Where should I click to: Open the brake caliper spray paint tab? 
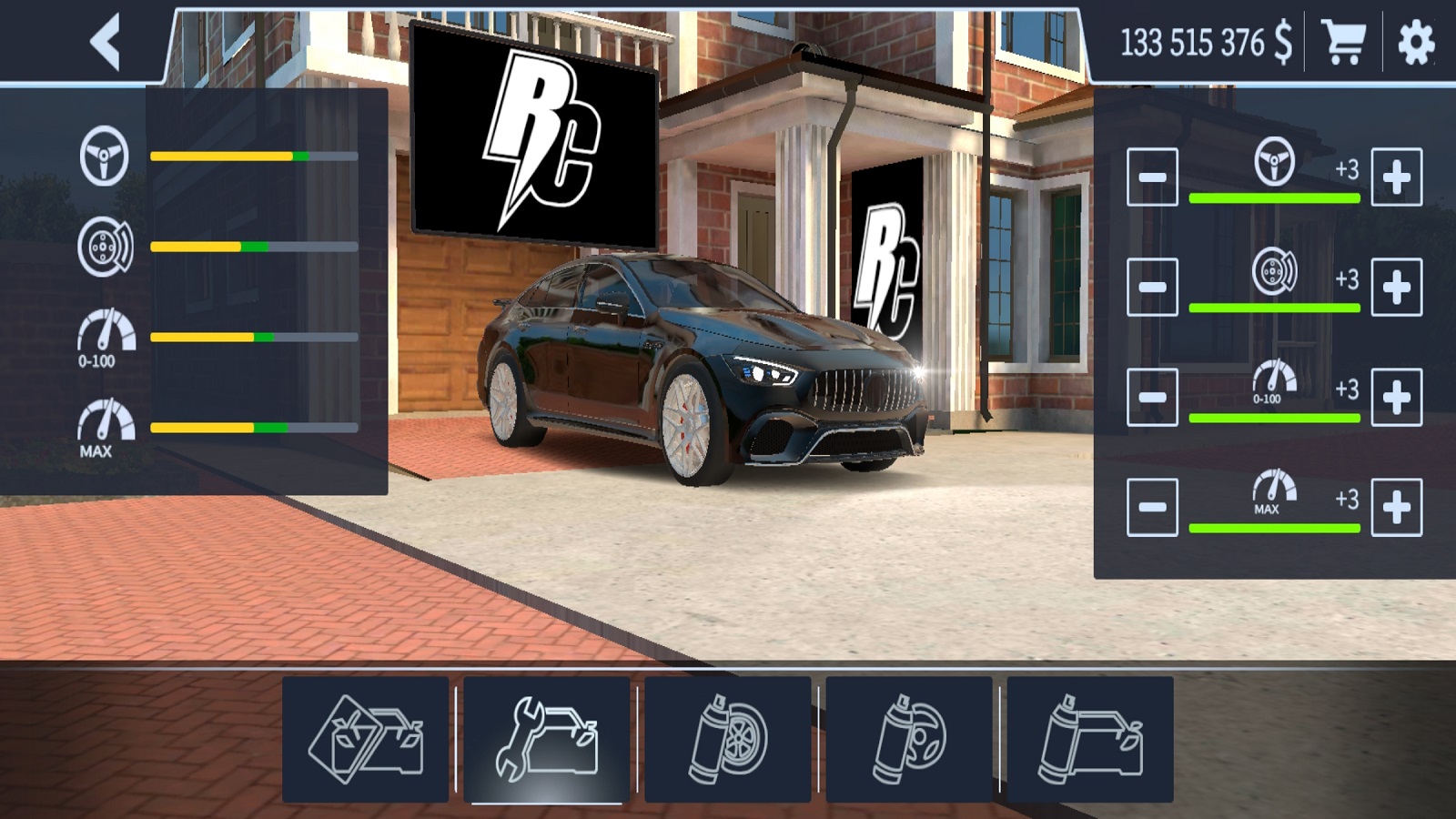(x=908, y=739)
